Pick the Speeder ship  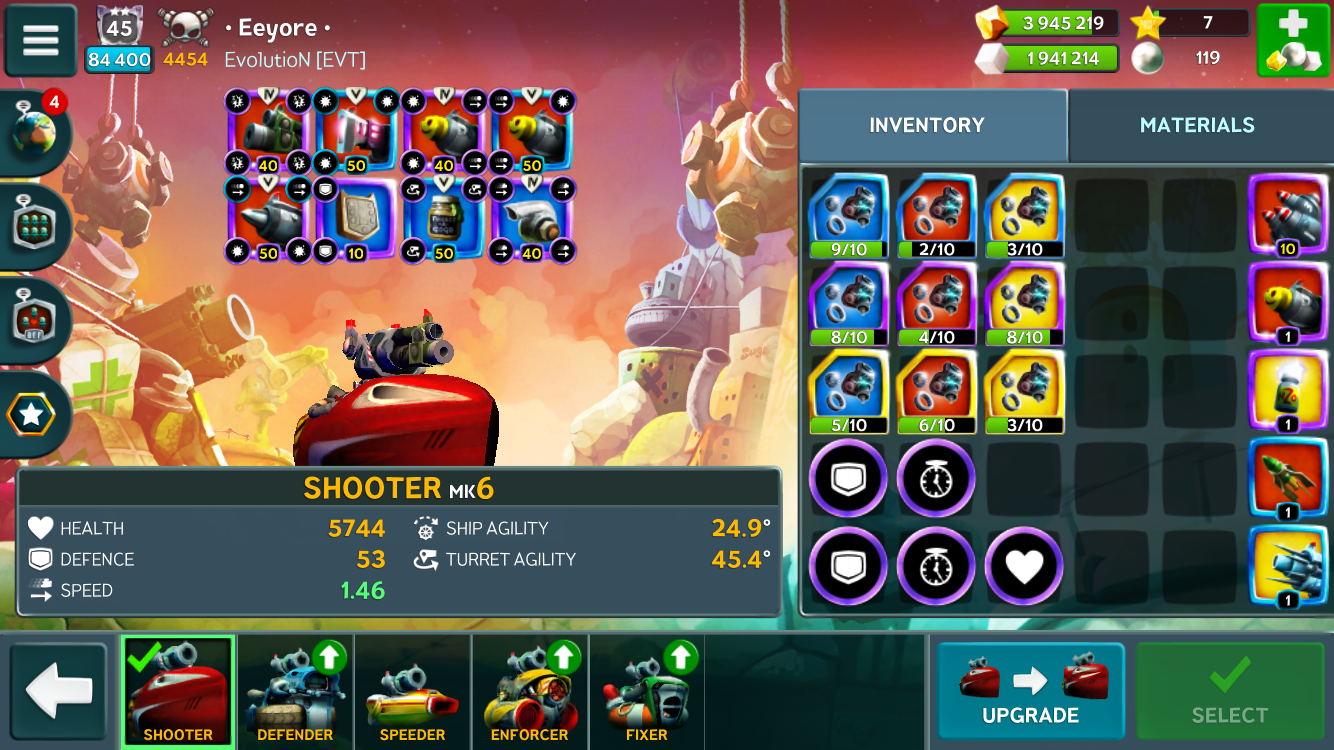coord(412,691)
